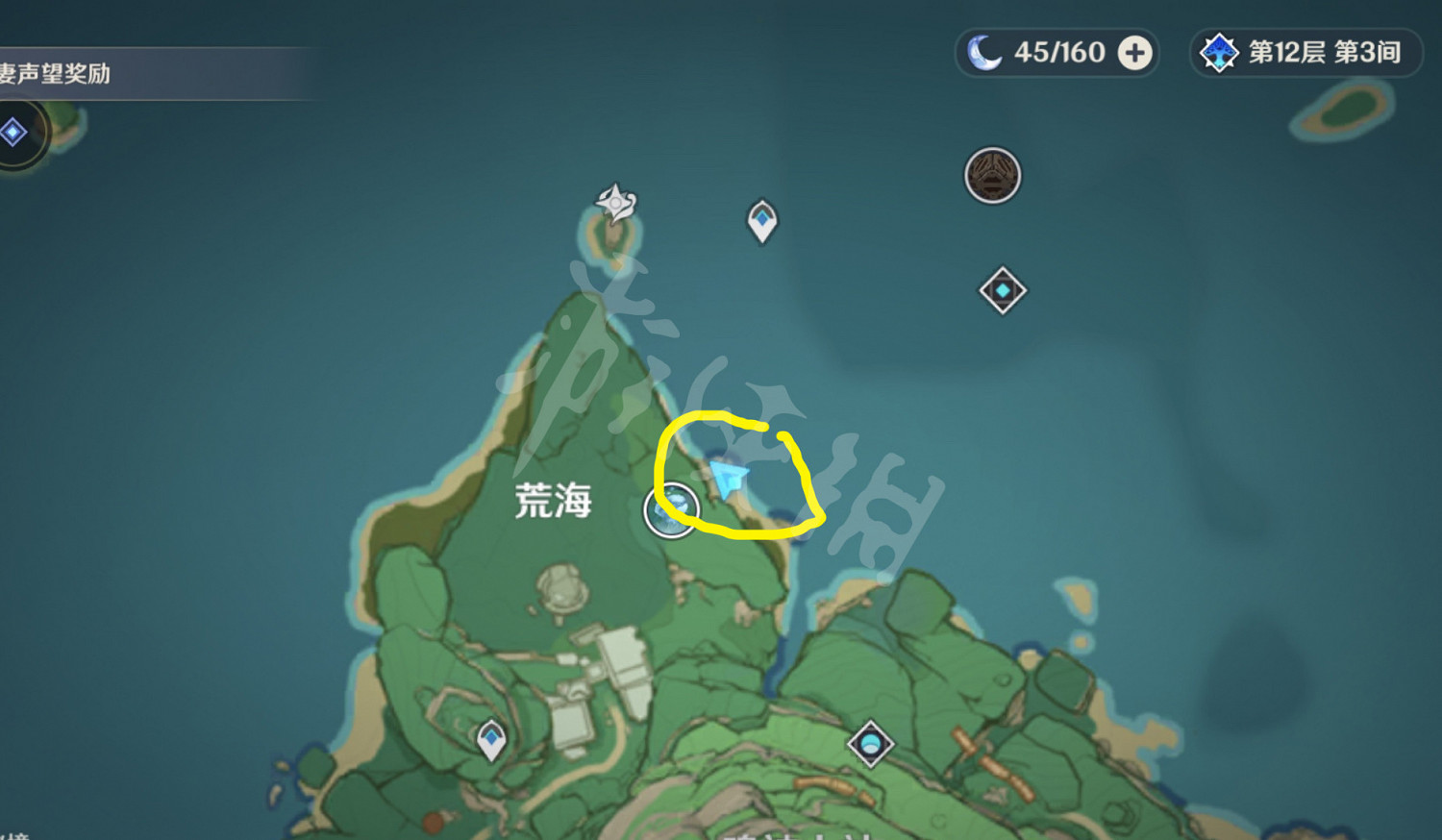Viewport: 1442px width, 840px height.
Task: Click the diamond domain marker near the coast
Action: 1003,289
